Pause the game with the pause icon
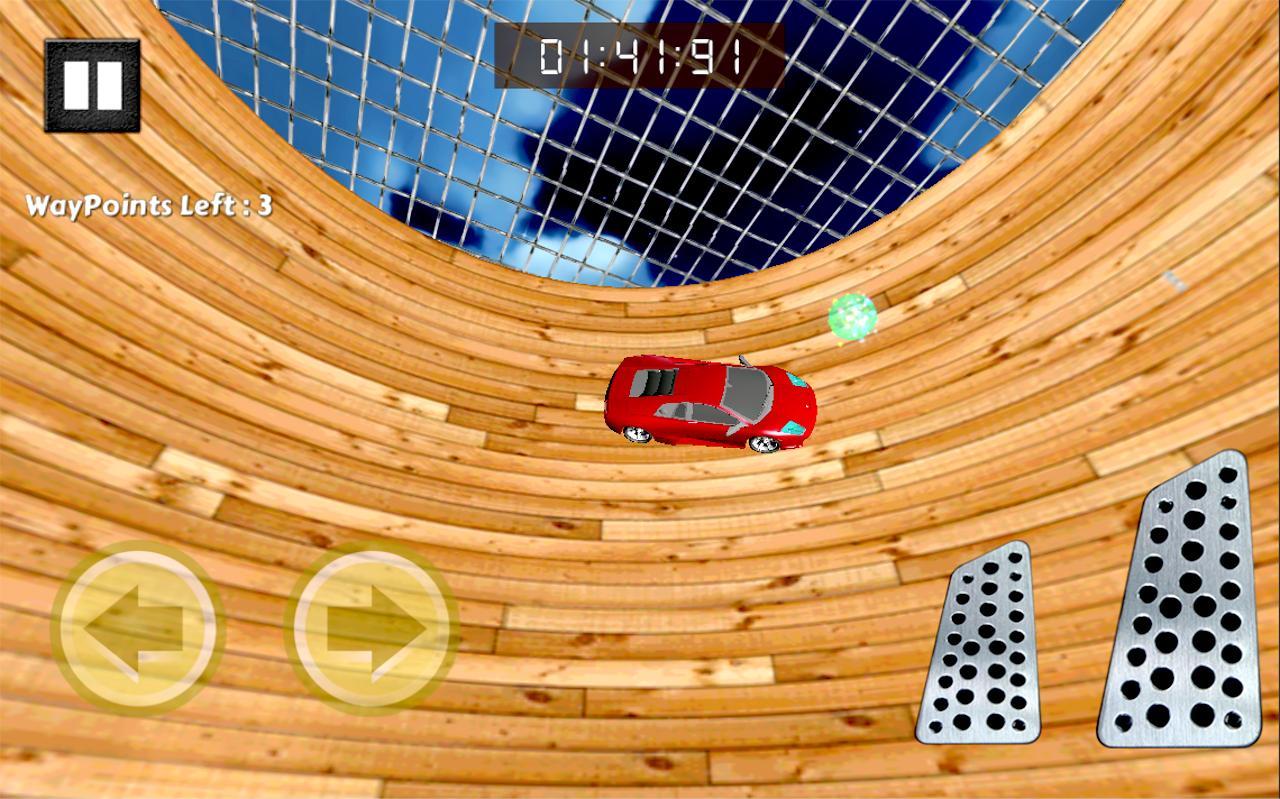 [x=92, y=86]
